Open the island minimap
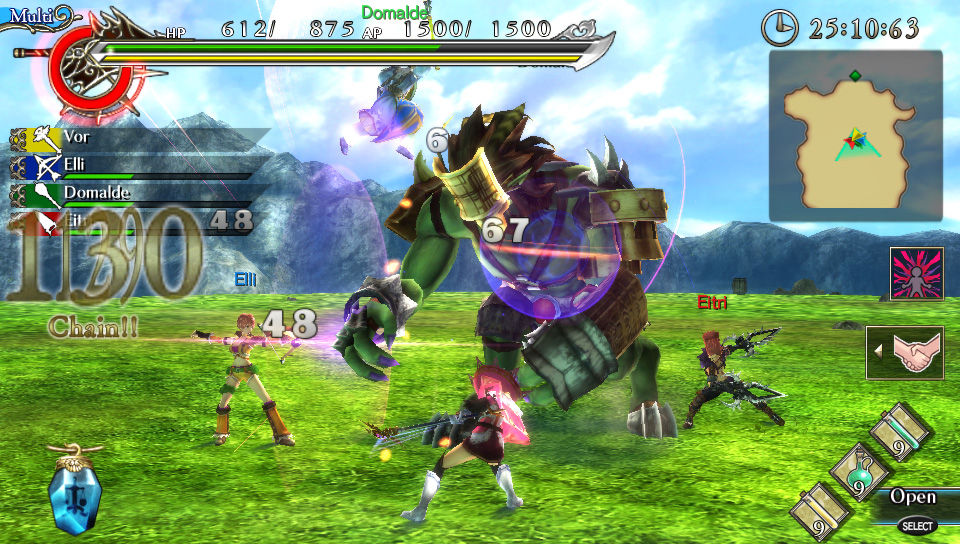 click(855, 135)
